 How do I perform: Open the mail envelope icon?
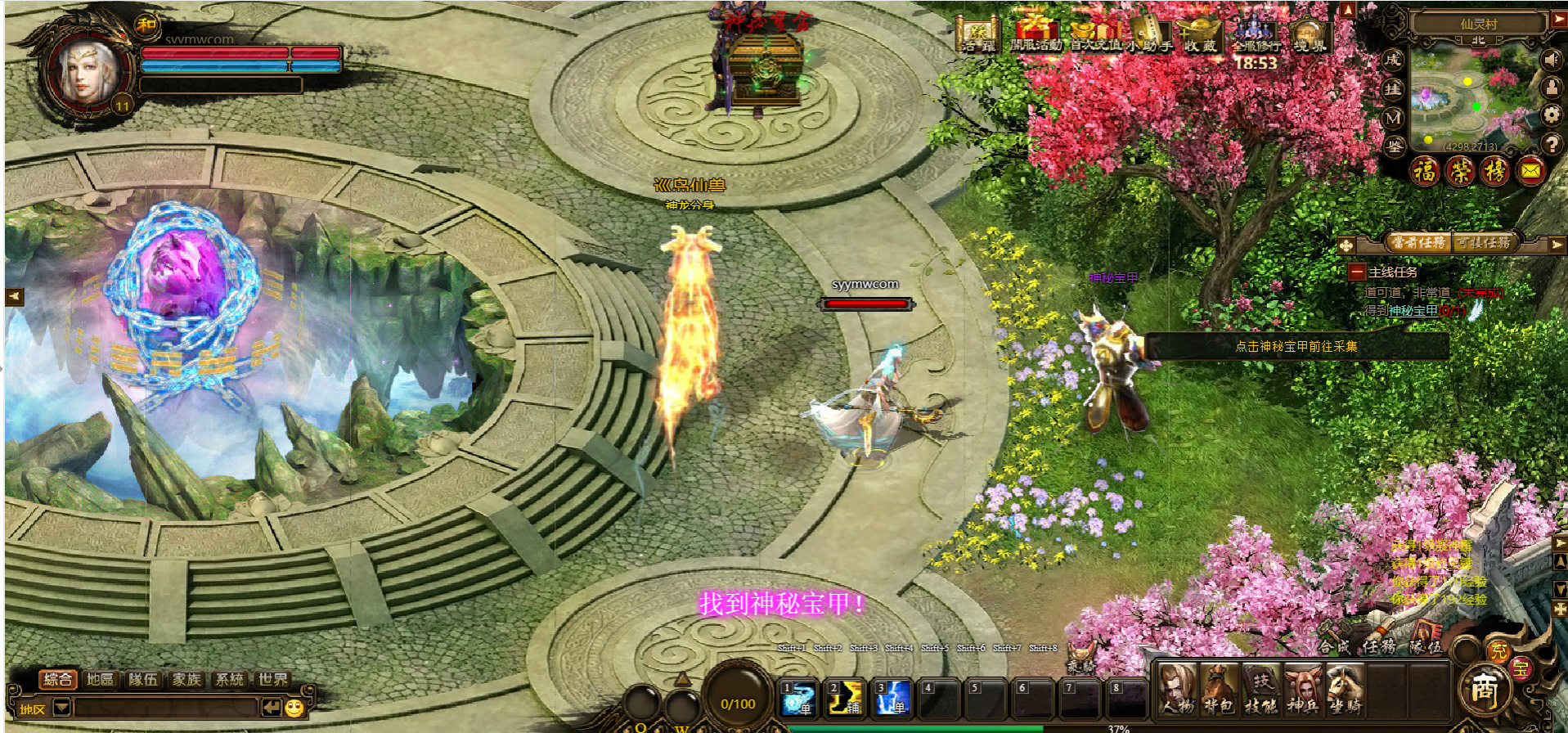(1530, 171)
